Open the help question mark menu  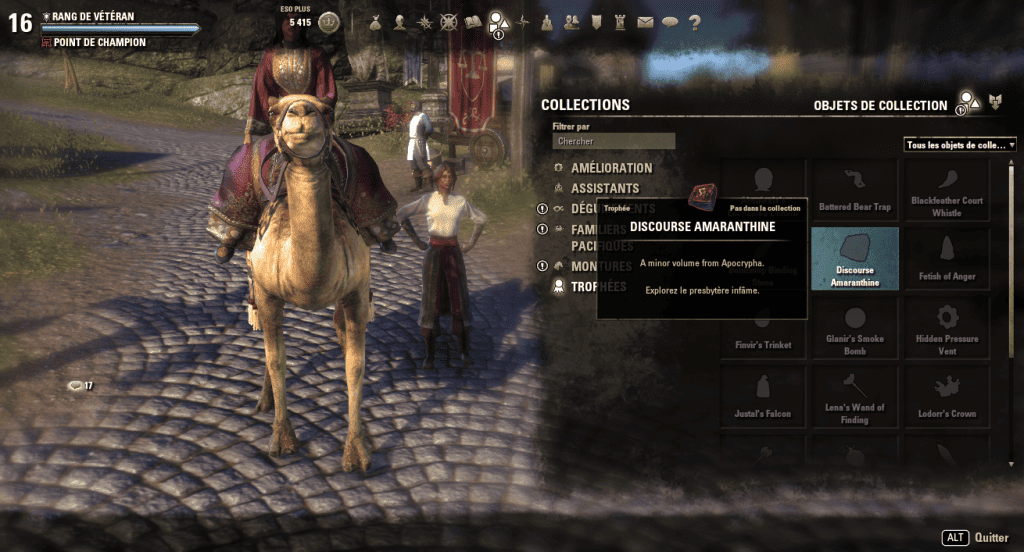(694, 21)
